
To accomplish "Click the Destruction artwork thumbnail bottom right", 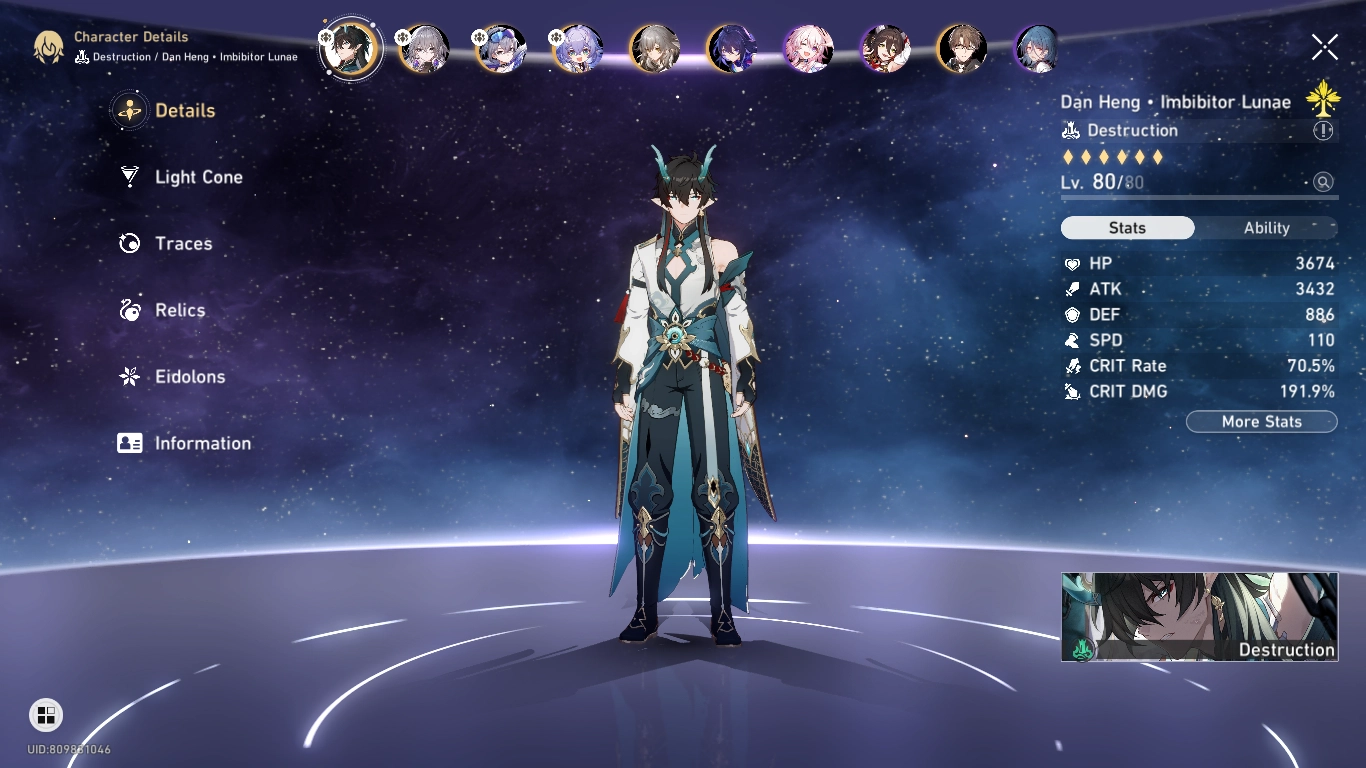I will click(1199, 616).
